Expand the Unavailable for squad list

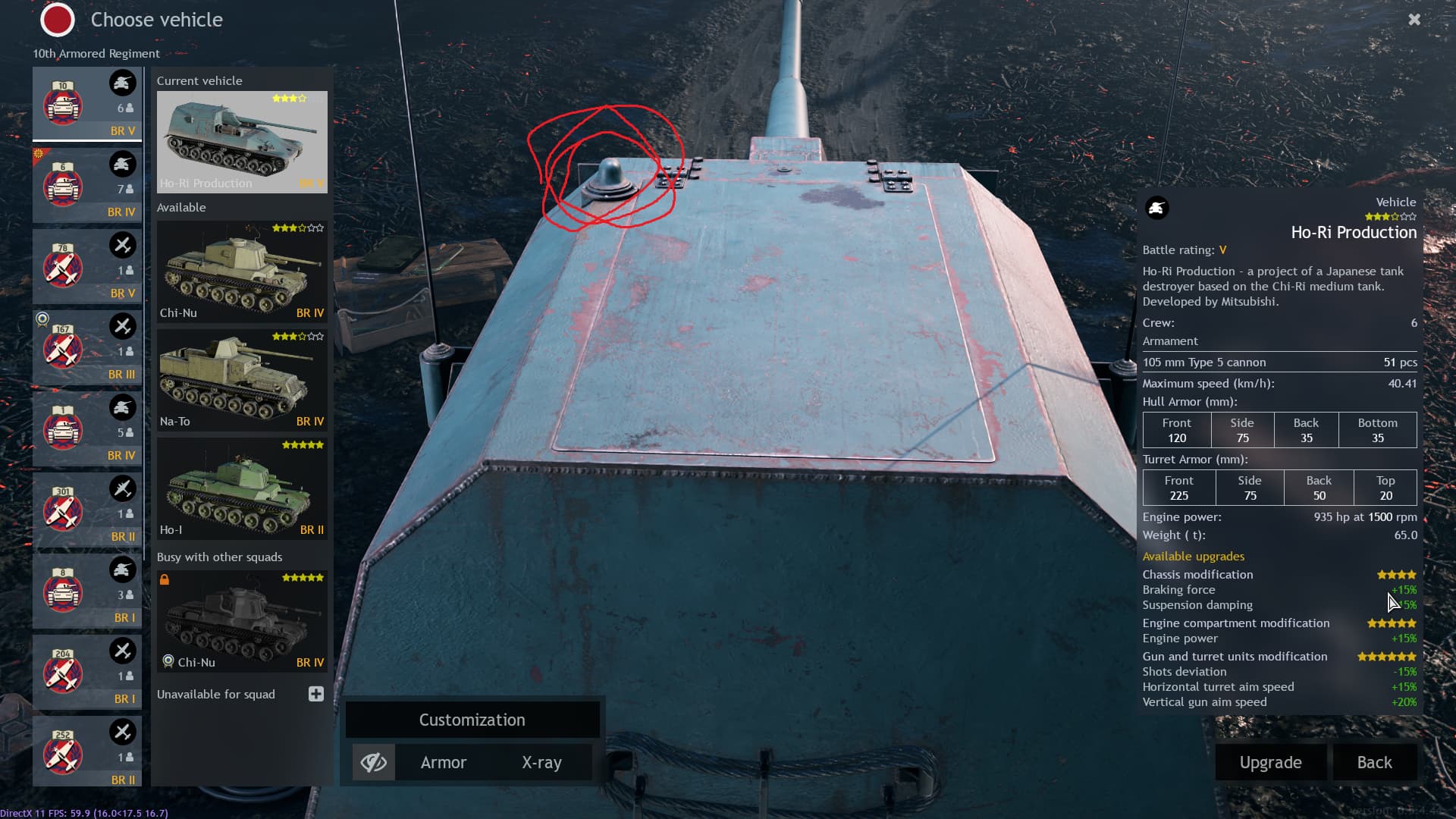[316, 694]
